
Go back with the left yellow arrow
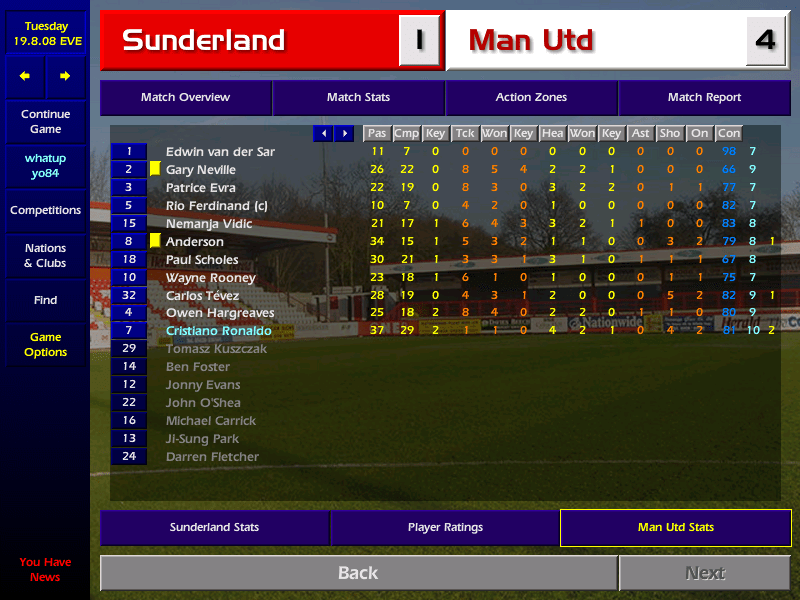coord(25,76)
